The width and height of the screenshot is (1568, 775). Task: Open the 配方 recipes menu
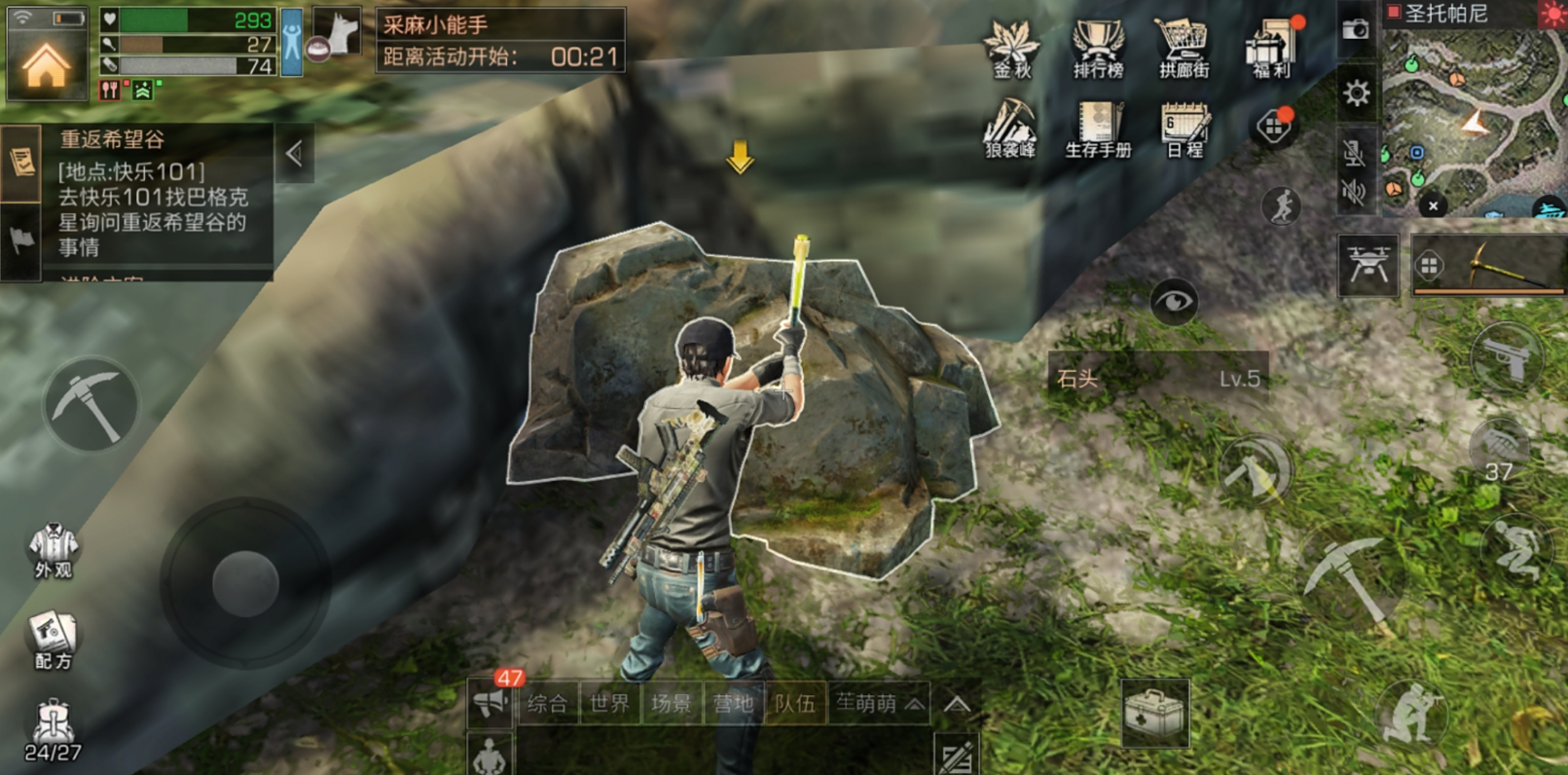click(53, 641)
